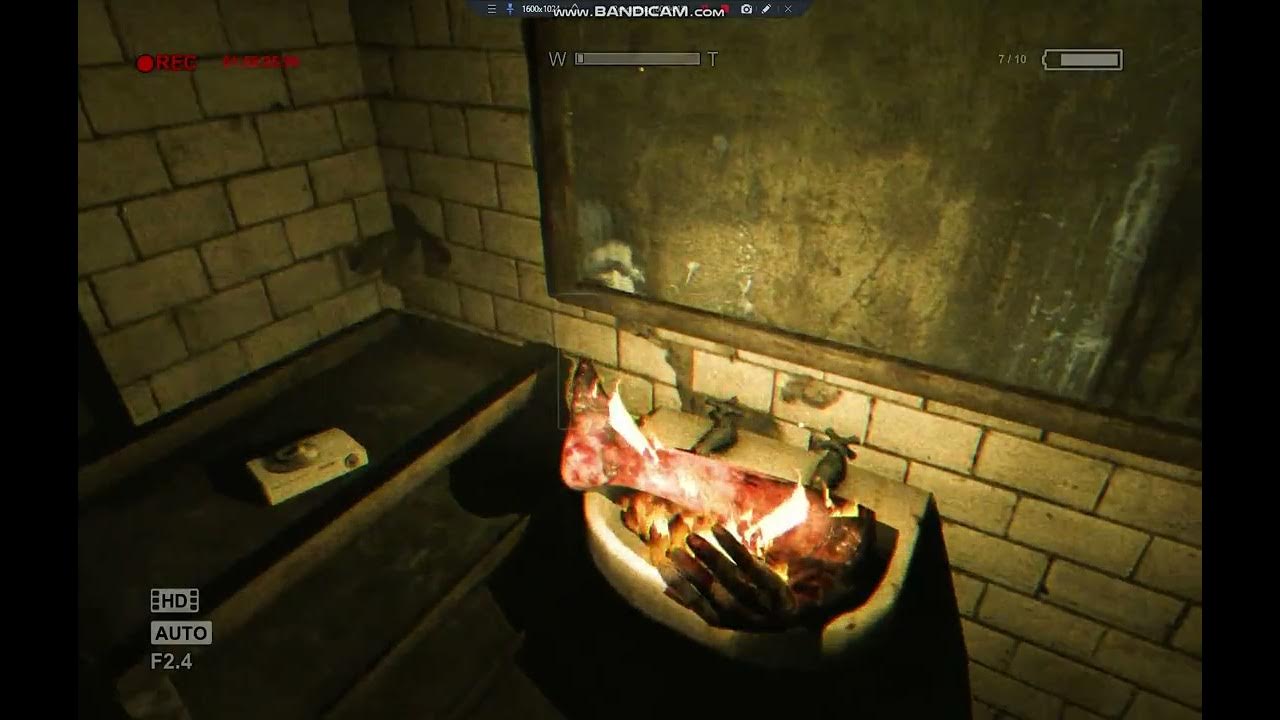1280x720 pixels.
Task: Open the Bandicam hamburger menu
Action: 491,9
